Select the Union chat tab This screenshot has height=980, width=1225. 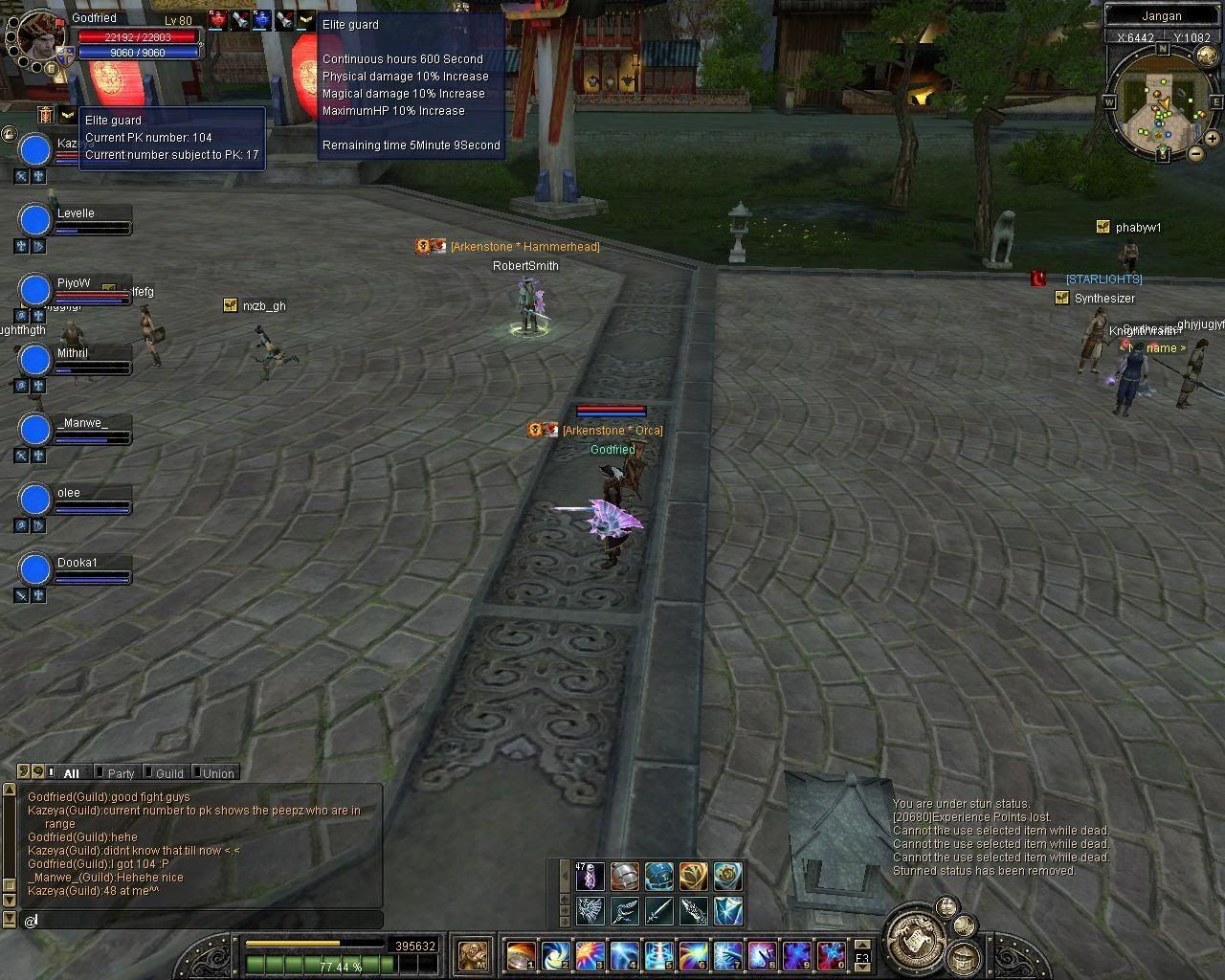[216, 773]
